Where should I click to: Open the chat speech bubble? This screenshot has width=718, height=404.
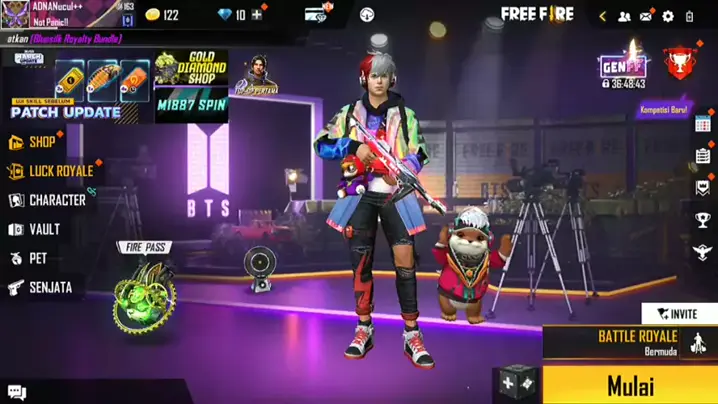pyautogui.click(x=16, y=392)
